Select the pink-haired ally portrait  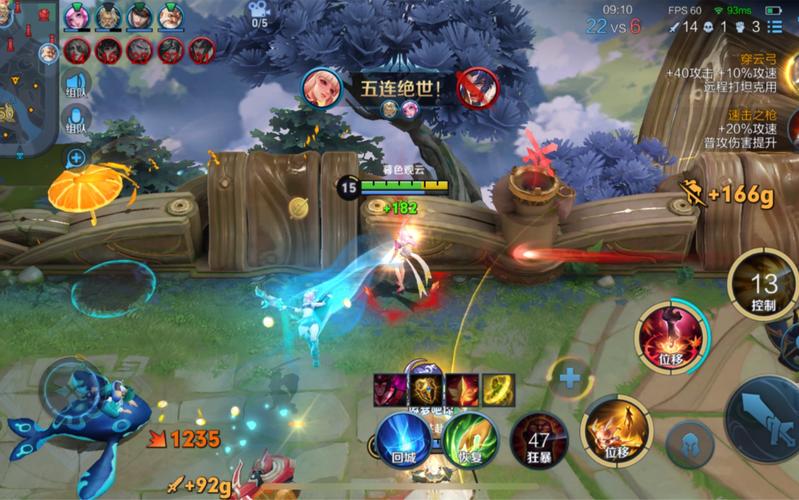(76, 17)
